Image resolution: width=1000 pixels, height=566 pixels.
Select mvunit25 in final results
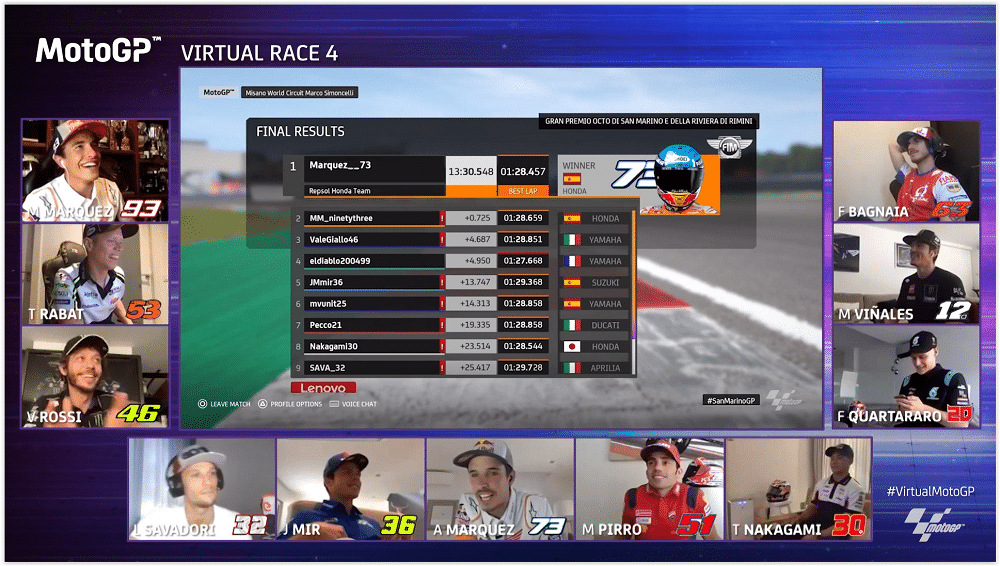click(x=460, y=304)
